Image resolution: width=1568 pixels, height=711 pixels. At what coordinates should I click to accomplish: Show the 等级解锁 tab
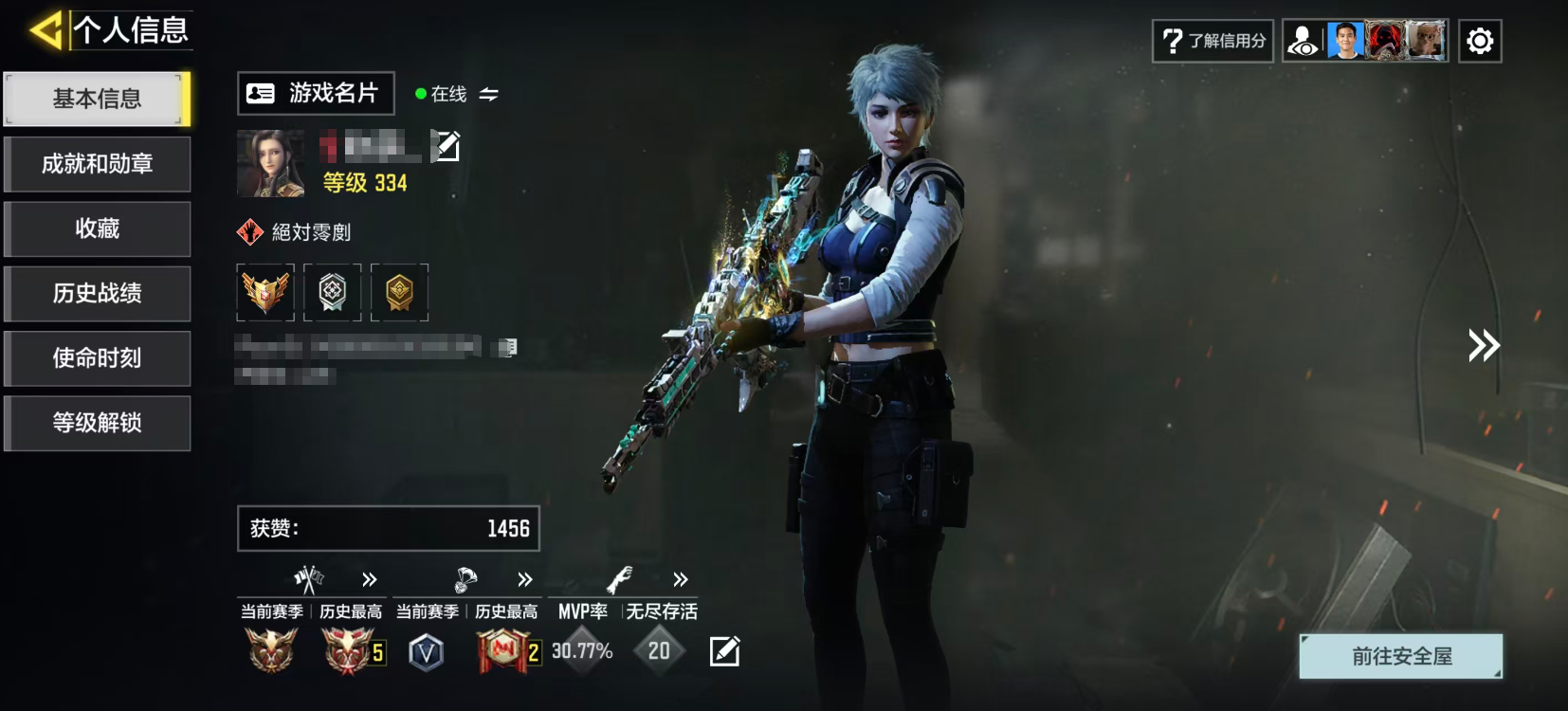[x=97, y=422]
